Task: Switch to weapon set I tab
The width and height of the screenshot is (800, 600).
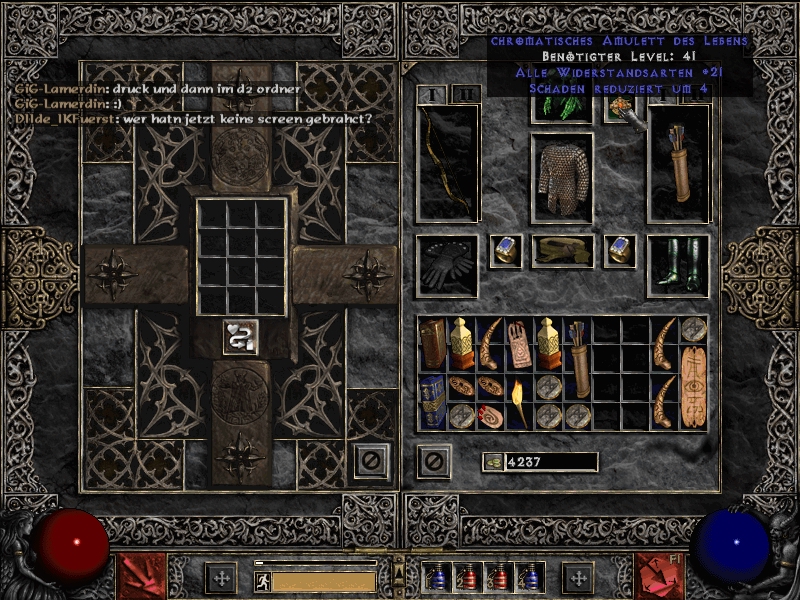Action: 431,95
